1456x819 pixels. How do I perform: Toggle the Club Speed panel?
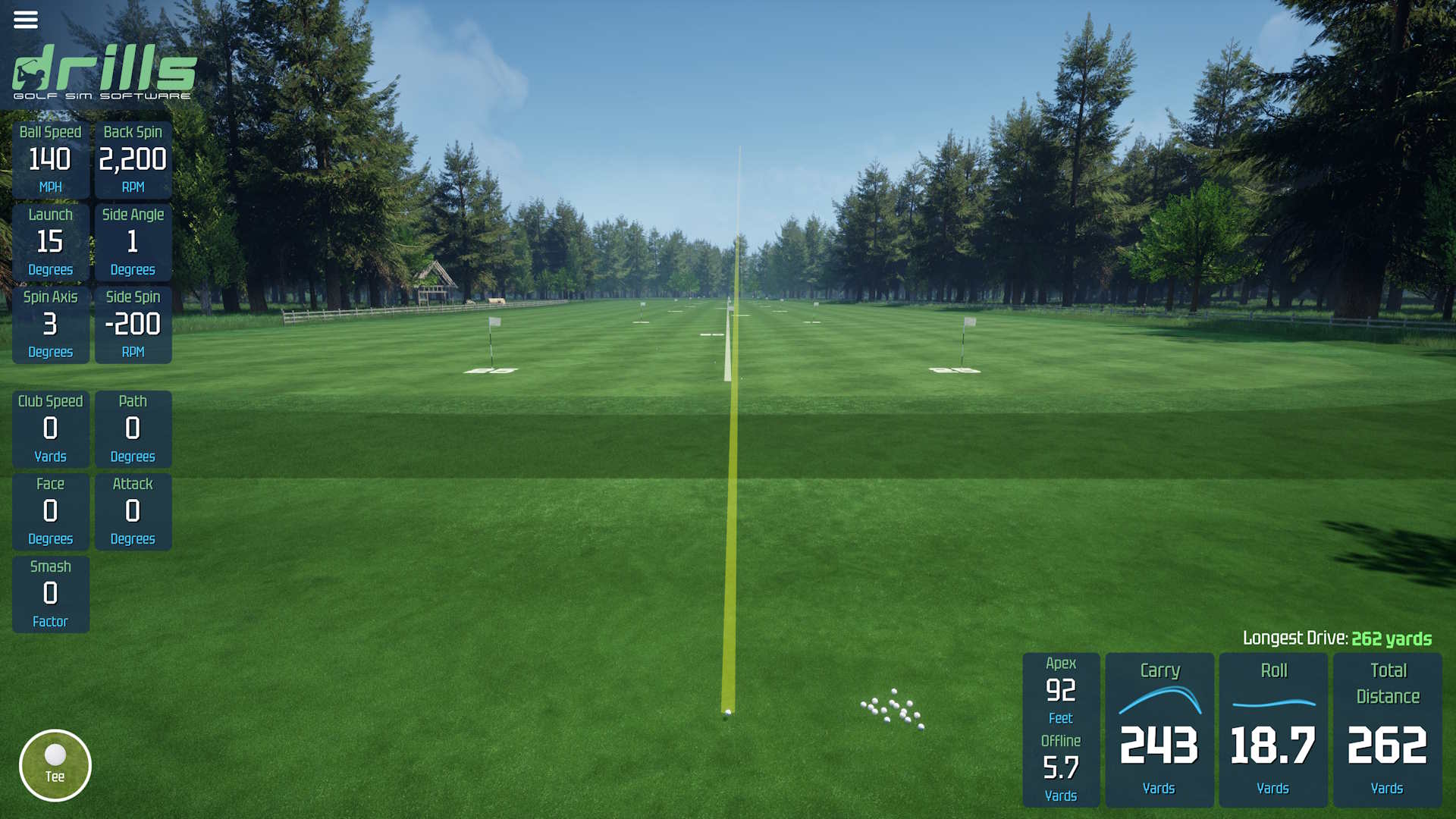51,428
